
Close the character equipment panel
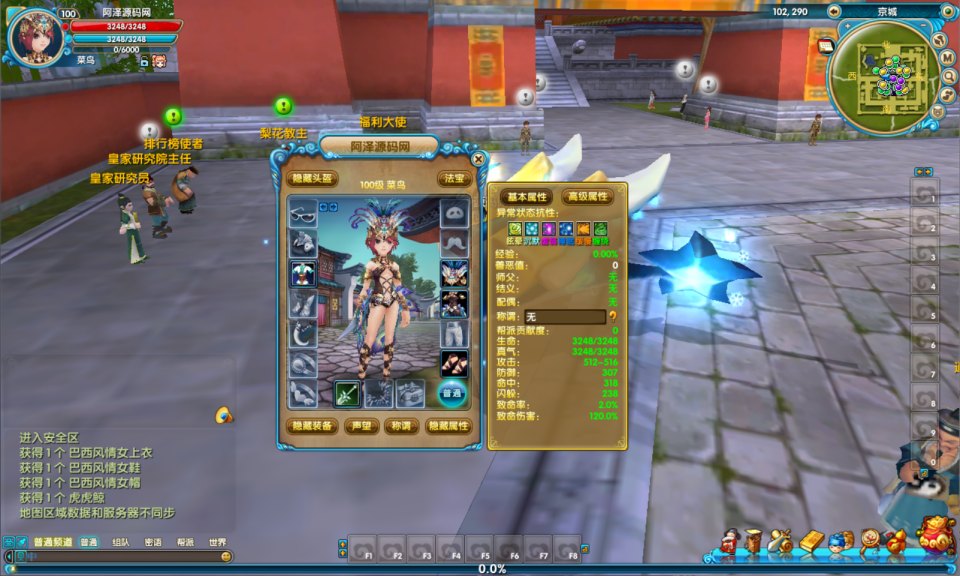(x=478, y=158)
